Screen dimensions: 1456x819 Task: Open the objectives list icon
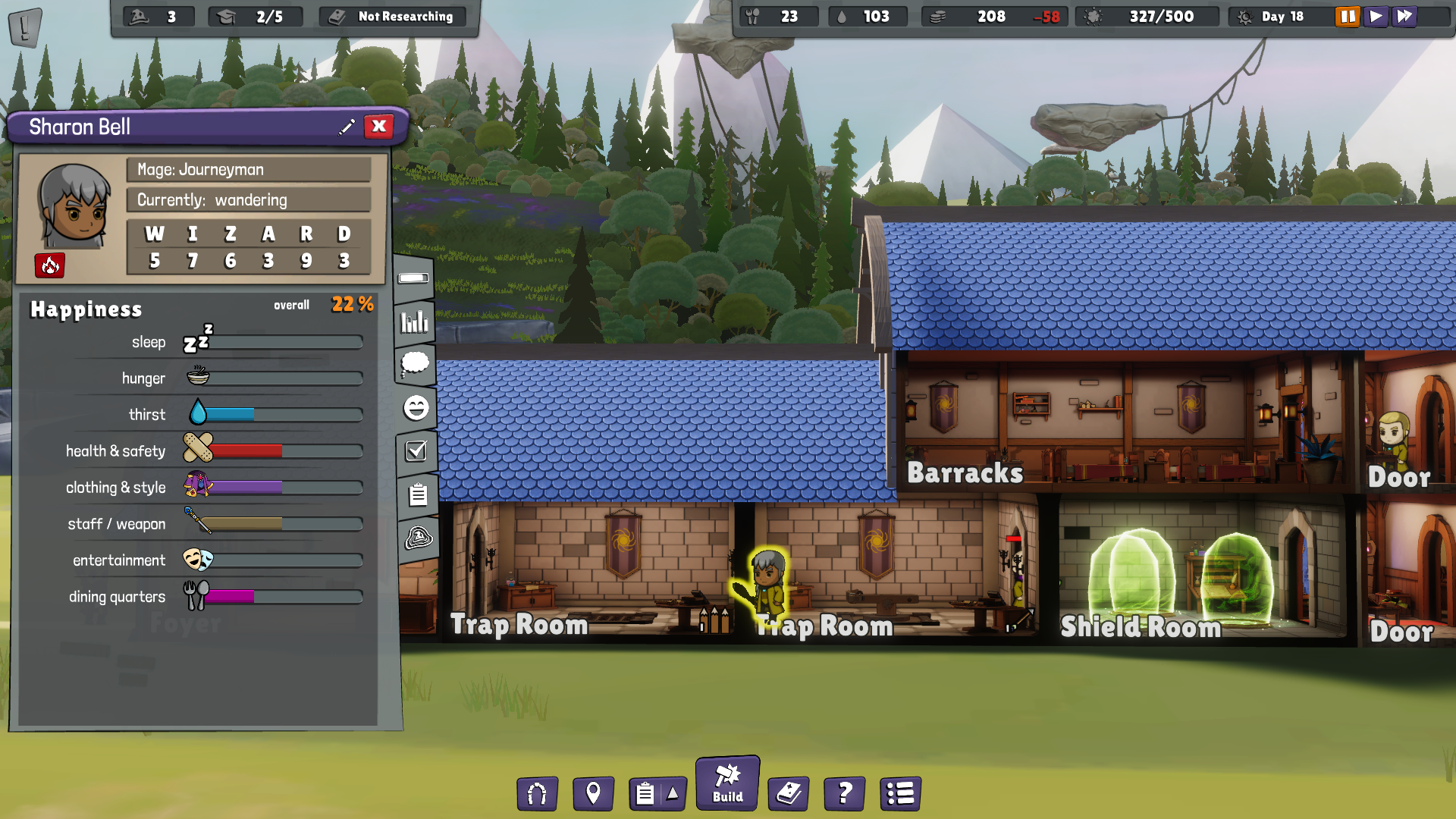899,794
